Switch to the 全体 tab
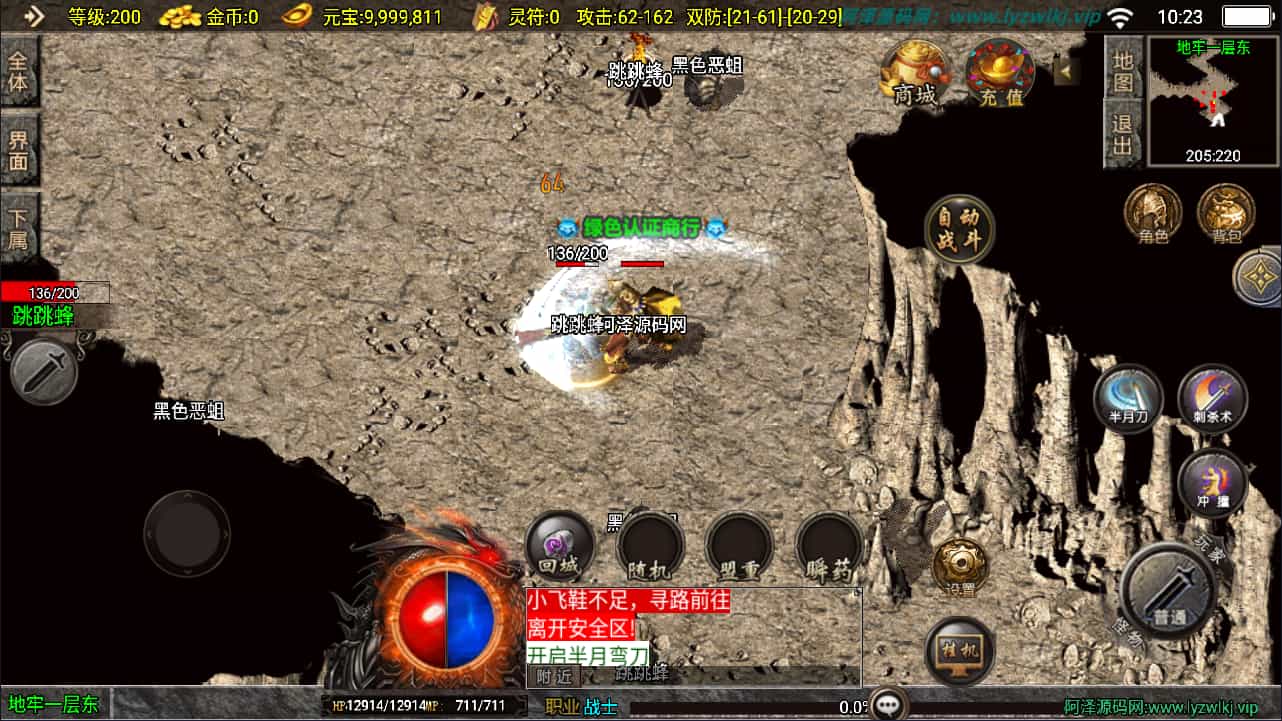The image size is (1282, 721). [x=20, y=70]
